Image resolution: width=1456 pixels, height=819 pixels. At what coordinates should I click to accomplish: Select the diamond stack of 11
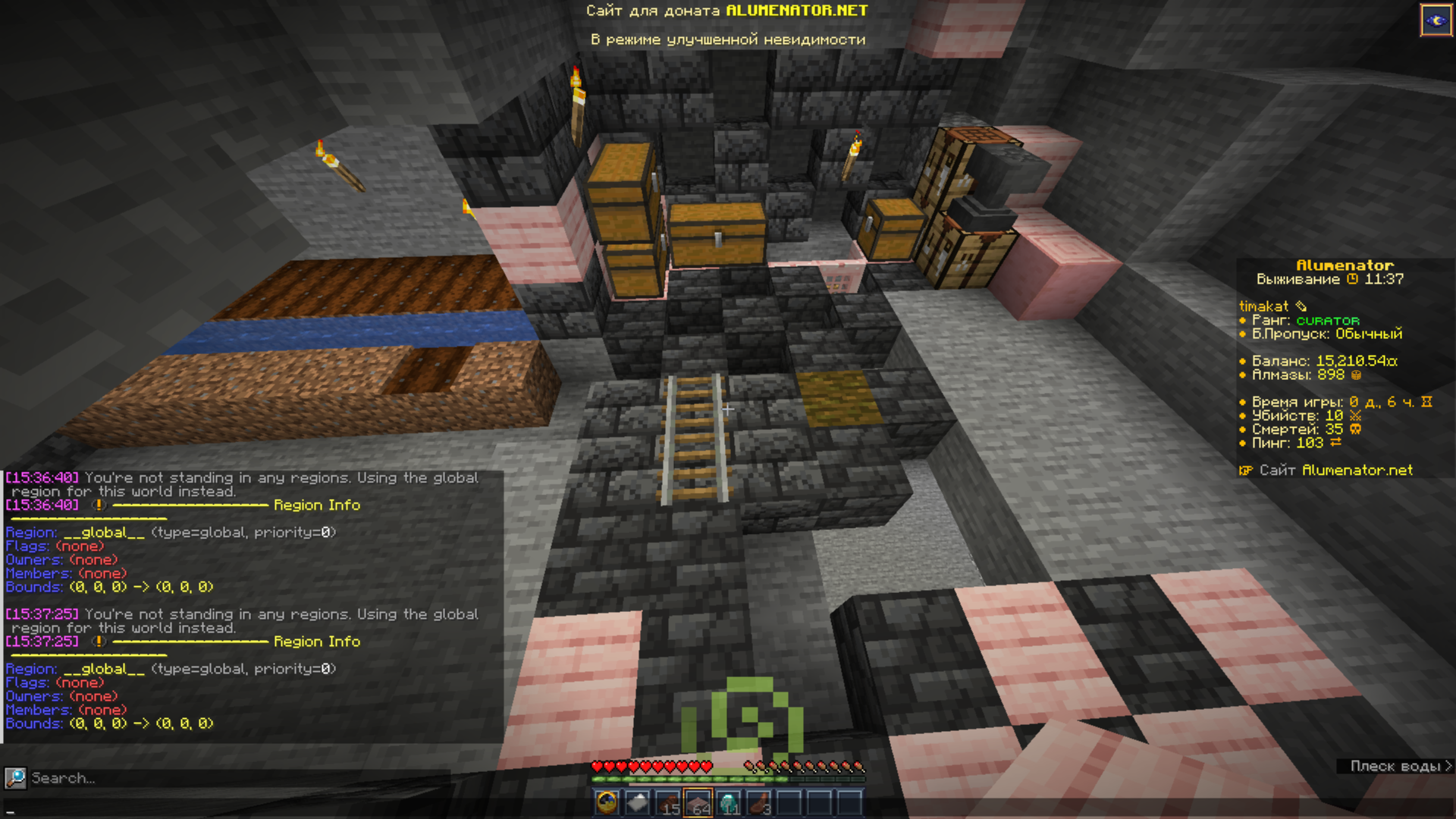coord(729,802)
